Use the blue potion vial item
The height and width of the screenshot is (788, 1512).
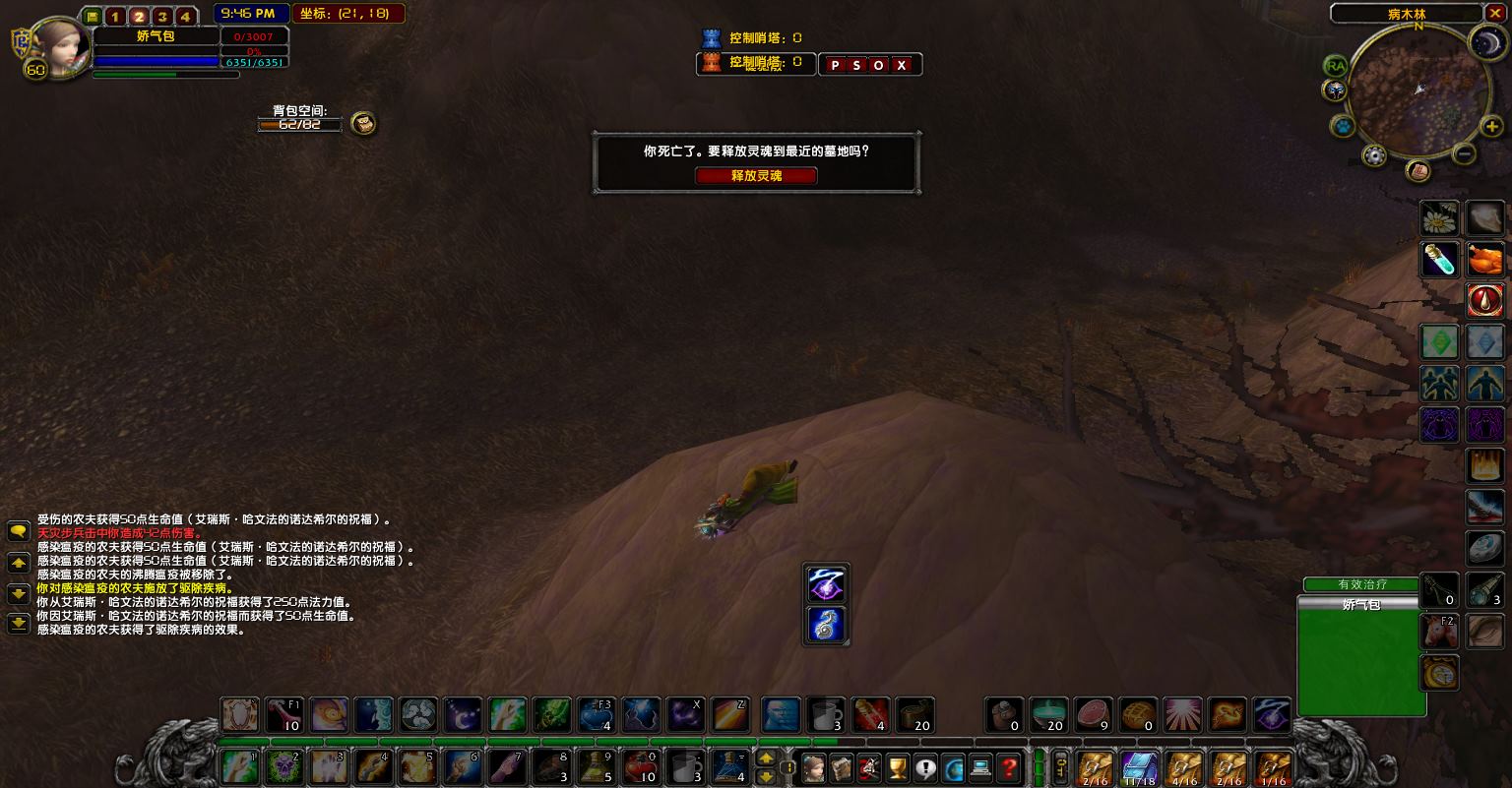[1439, 260]
